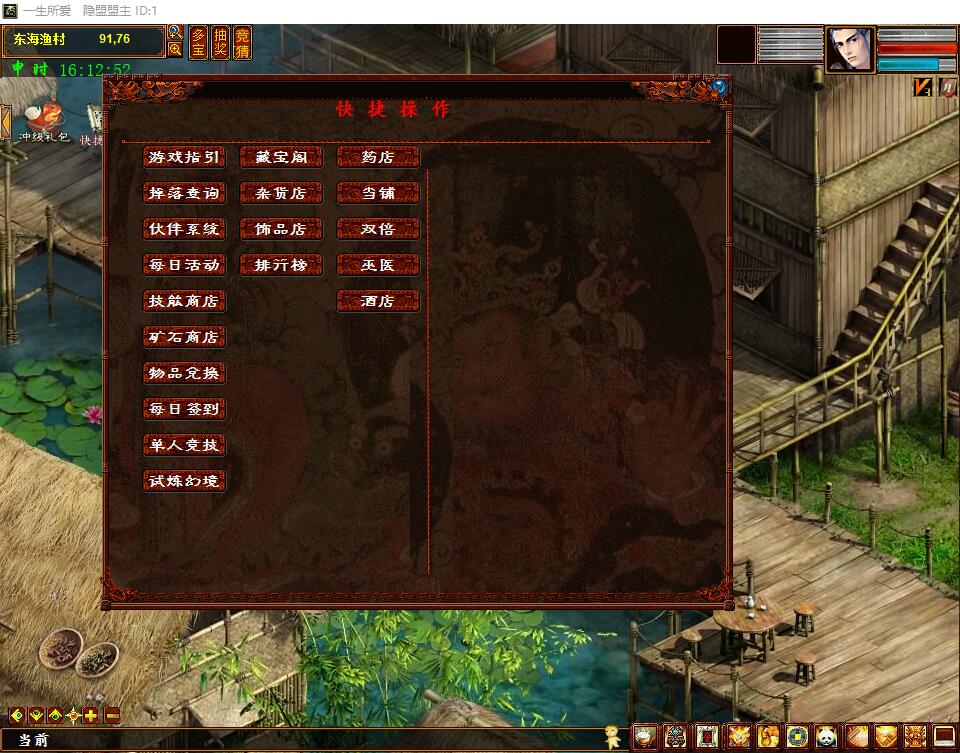Show the 排行榜 ranking board
The height and width of the screenshot is (753, 960).
[281, 265]
